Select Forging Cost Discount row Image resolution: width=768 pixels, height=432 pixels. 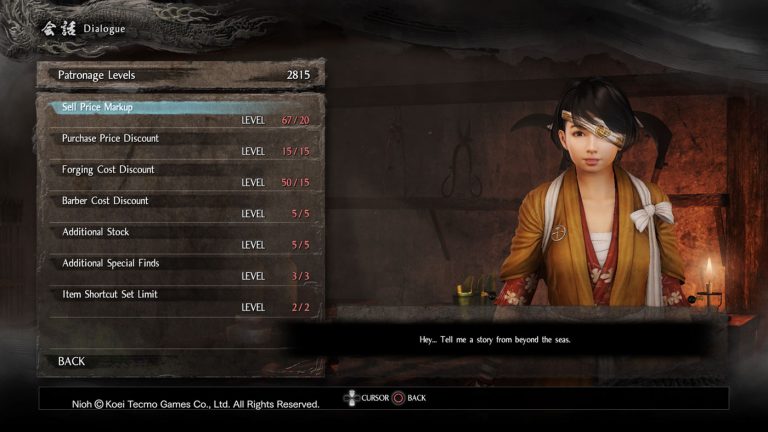[x=180, y=175]
